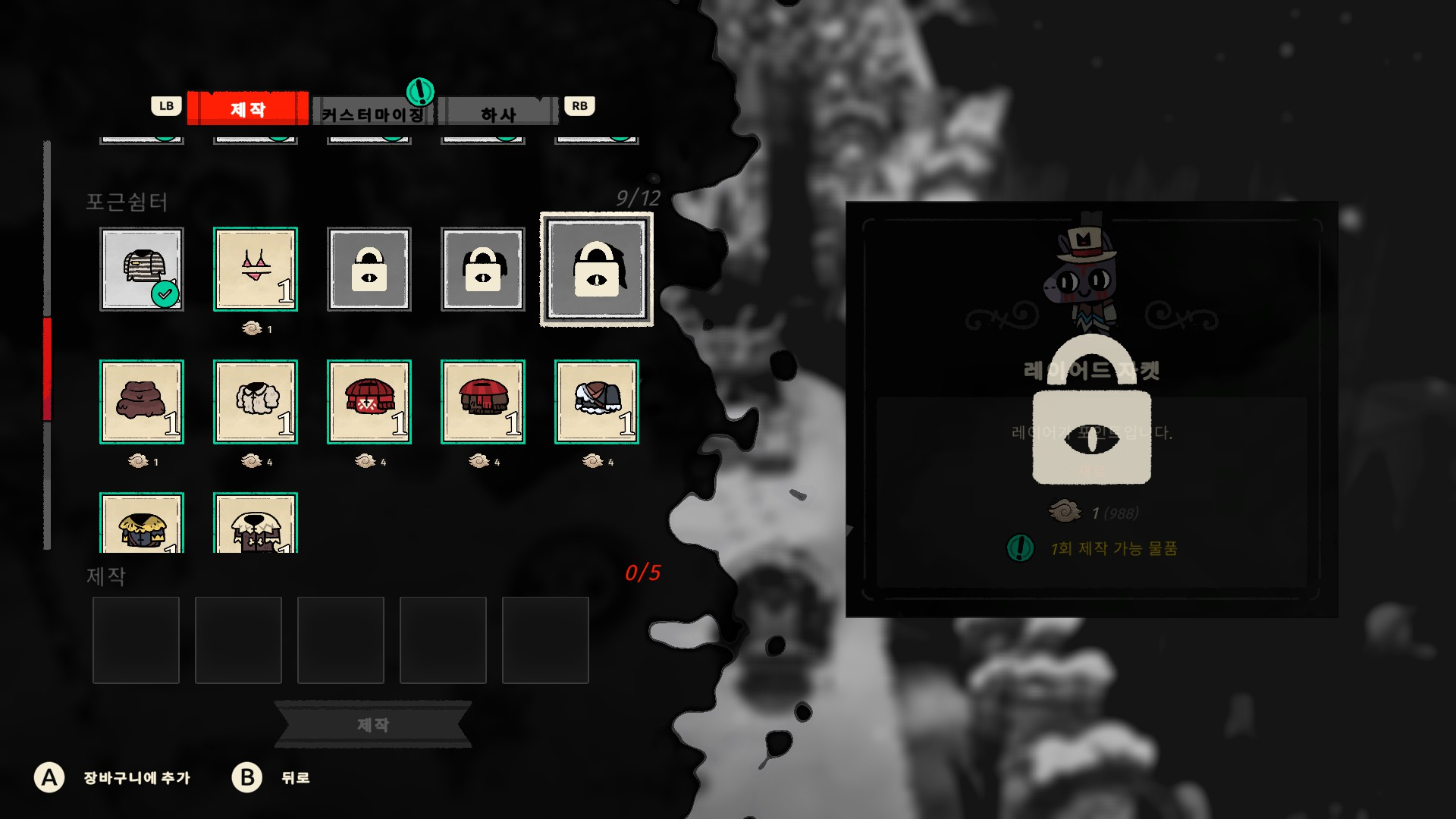Choose the pink bikini outfit

coord(256,269)
